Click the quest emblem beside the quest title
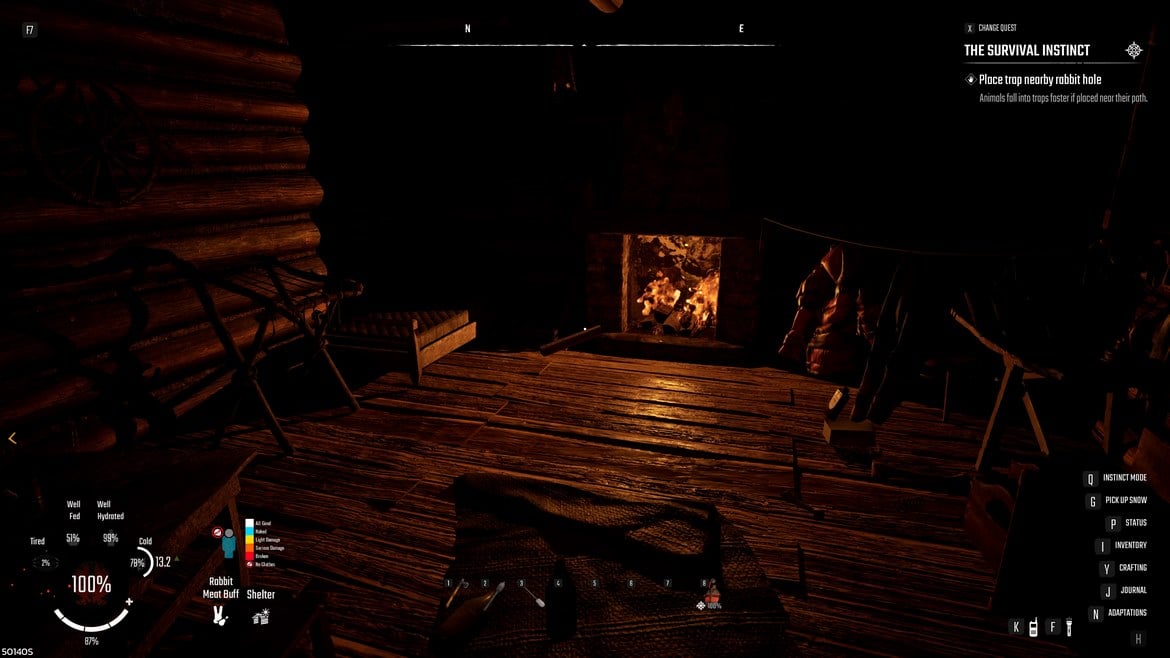This screenshot has width=1170, height=658. coord(1134,50)
